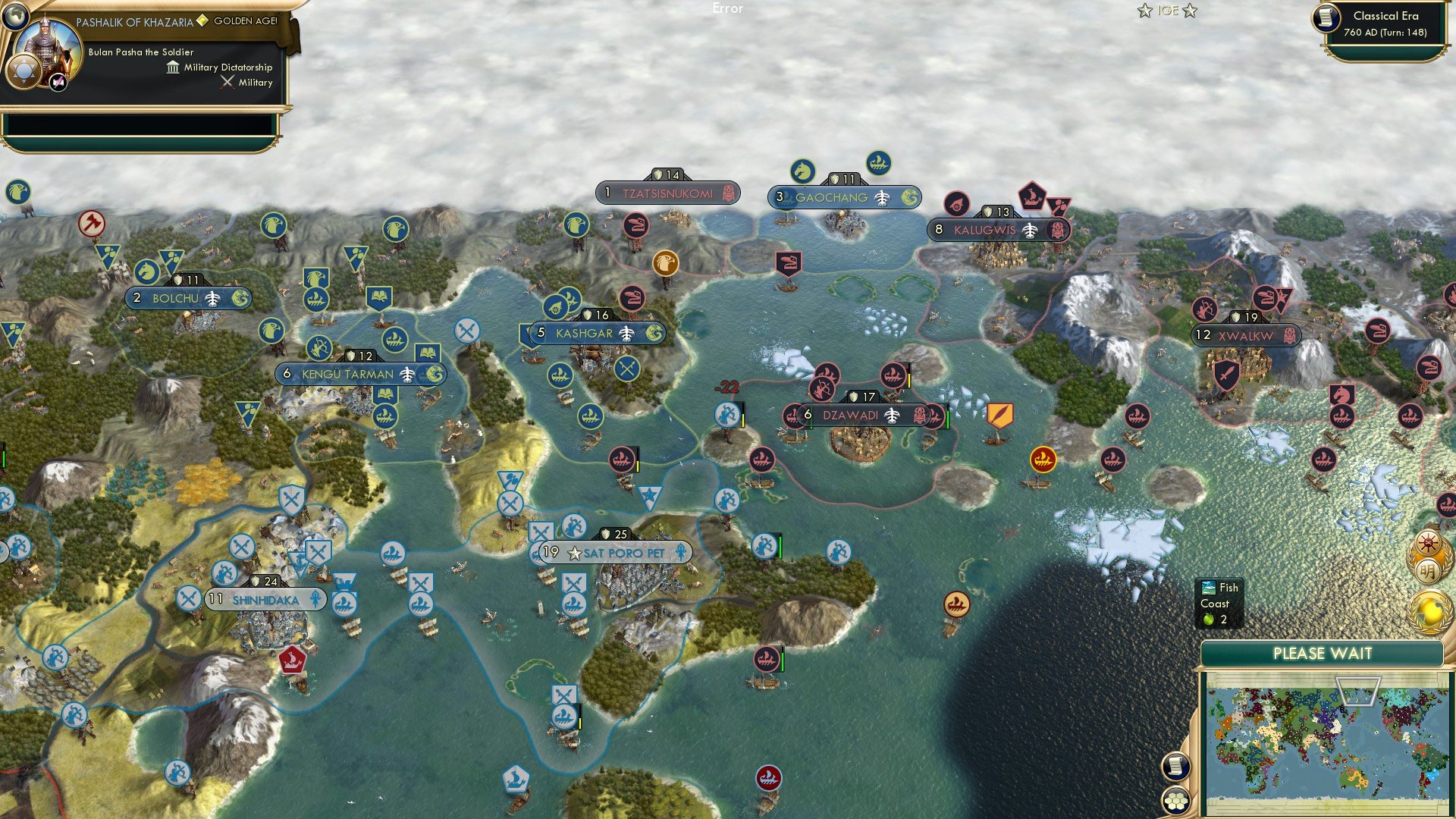Expand the Dzawadi city banner
1456x819 pixels.
click(851, 416)
